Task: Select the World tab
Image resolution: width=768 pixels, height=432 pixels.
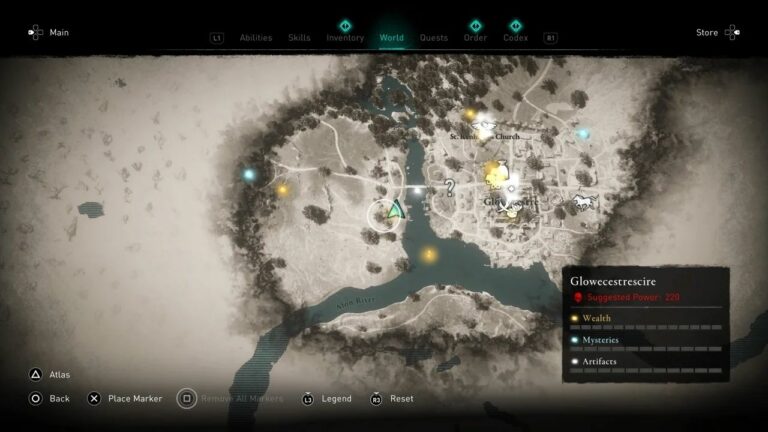Action: [391, 38]
